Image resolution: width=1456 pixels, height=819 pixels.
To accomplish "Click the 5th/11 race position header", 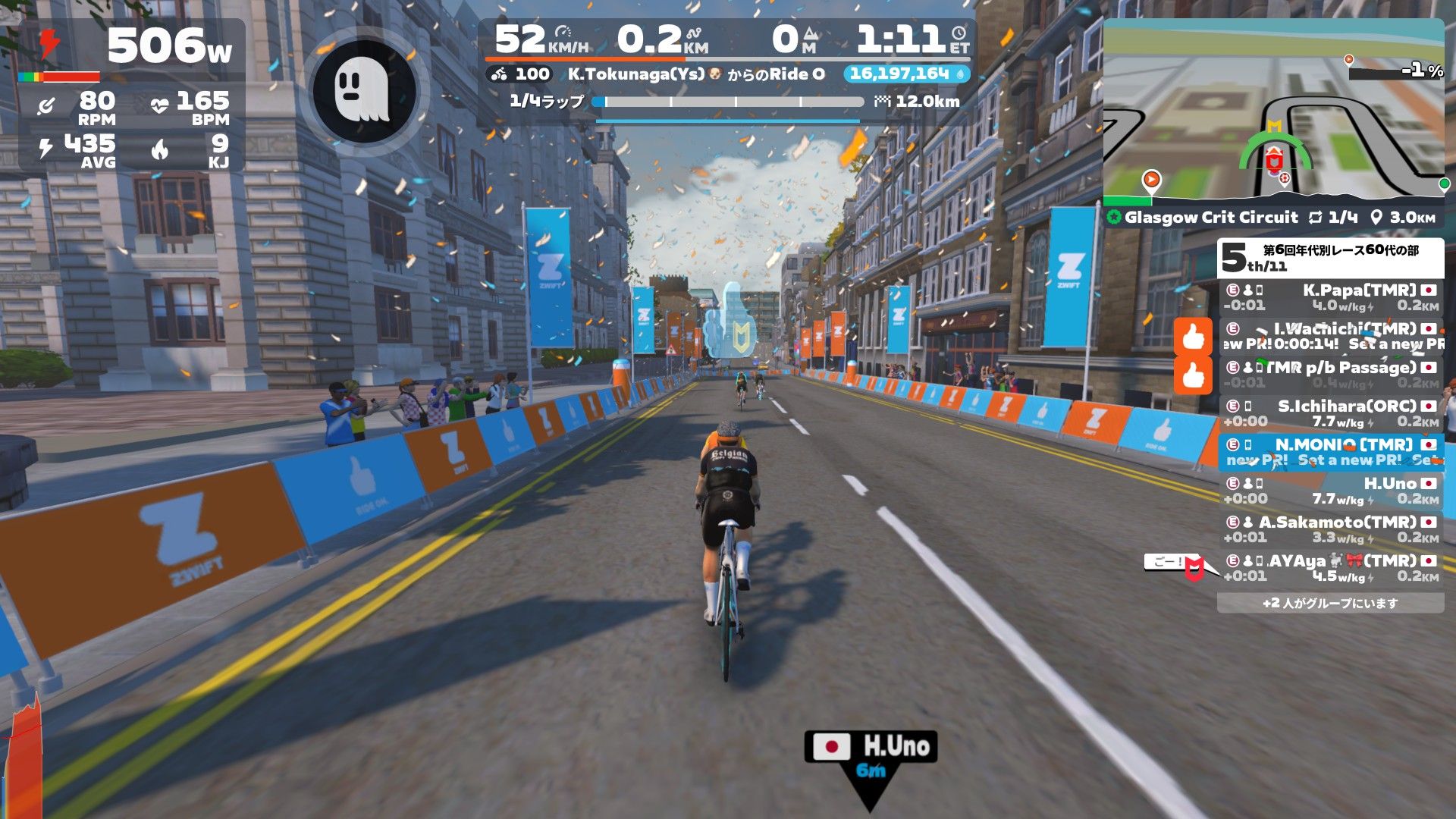I will 1330,259.
